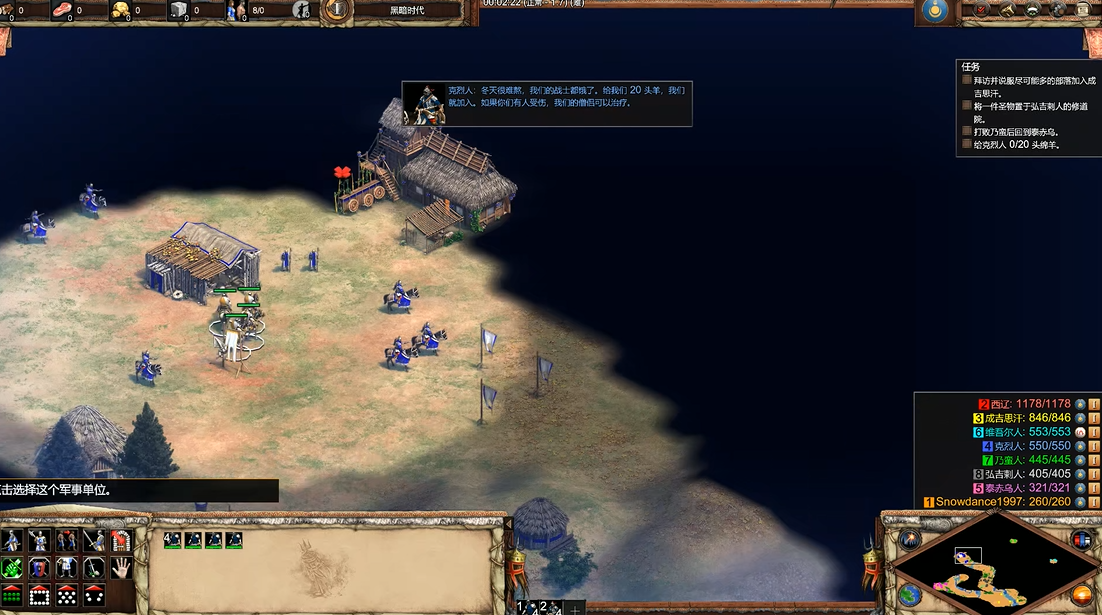Toggle the minimap globe display mode
Image resolution: width=1102 pixels, height=615 pixels.
click(x=910, y=593)
